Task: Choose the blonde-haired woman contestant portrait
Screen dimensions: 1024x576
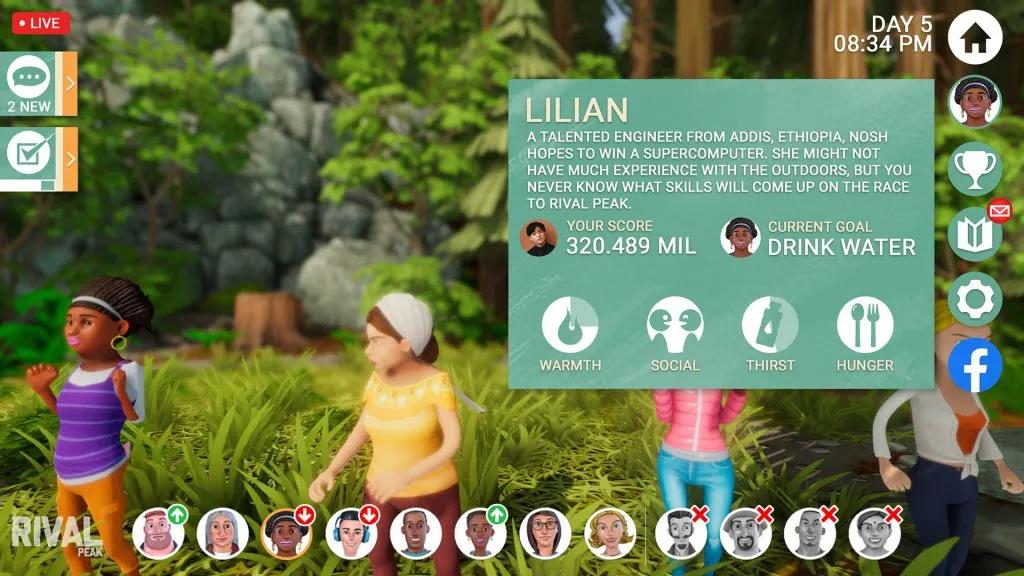Action: 610,533
